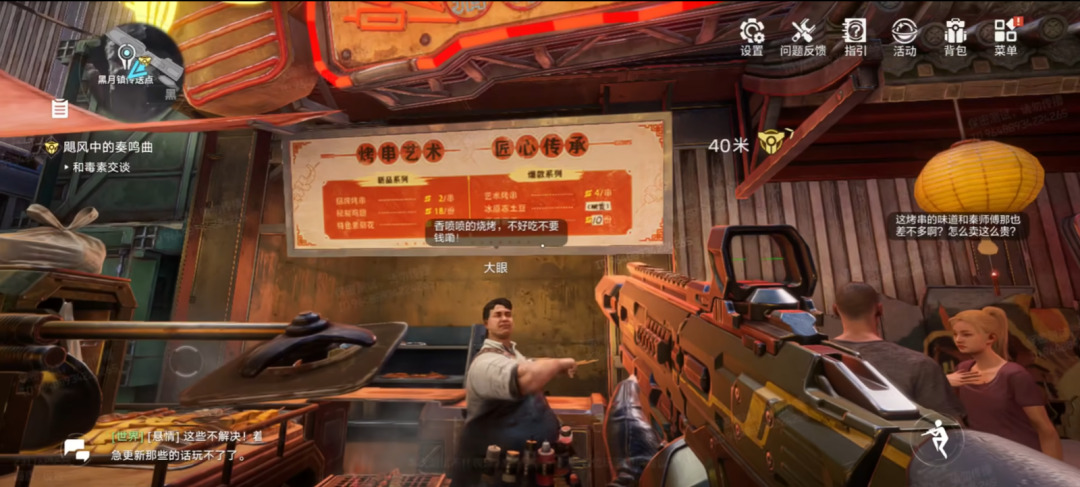
Task: Open the clipboard task list icon
Action: tap(60, 107)
